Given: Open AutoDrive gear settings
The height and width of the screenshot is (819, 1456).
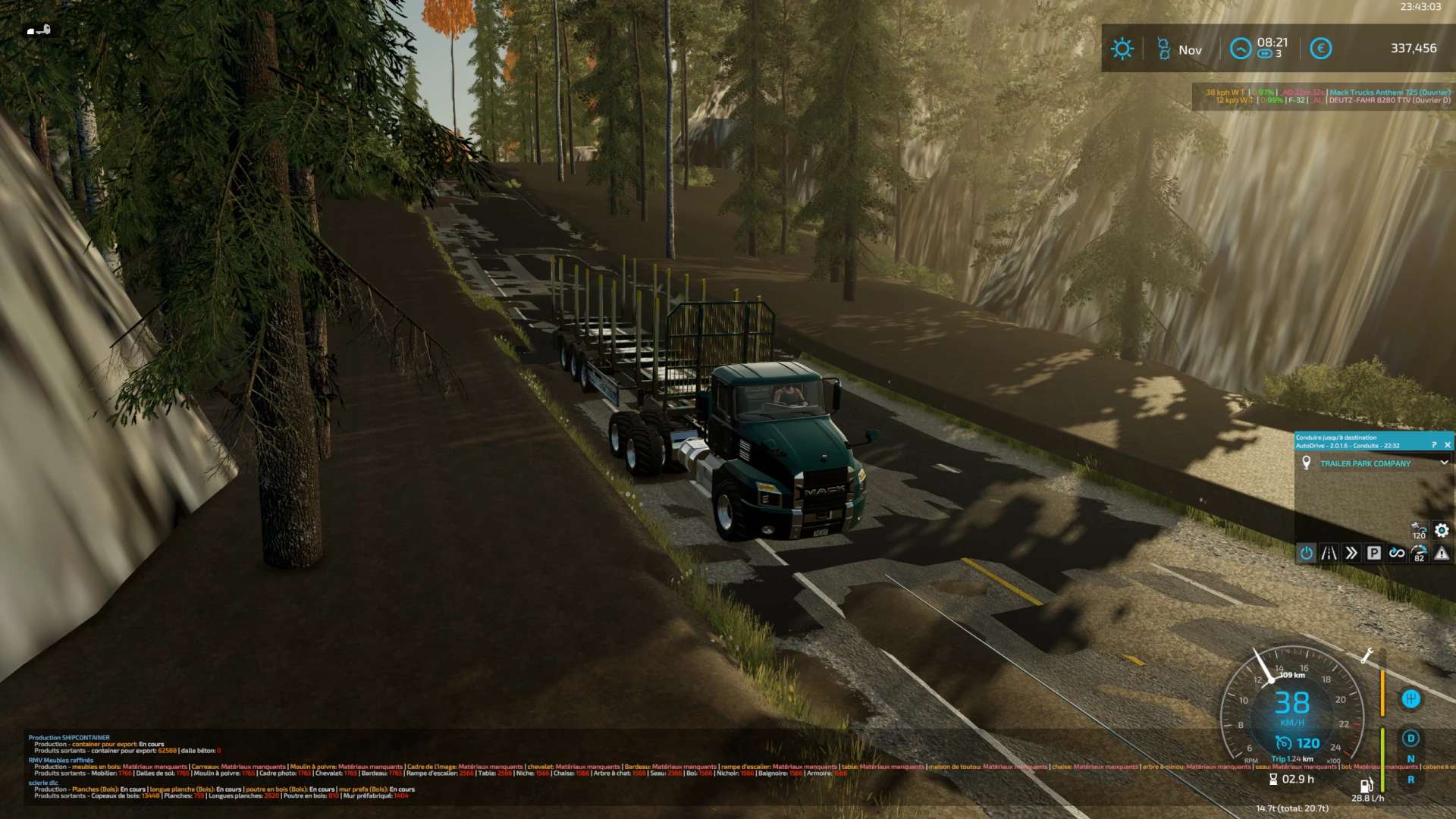Looking at the screenshot, I should 1442,531.
